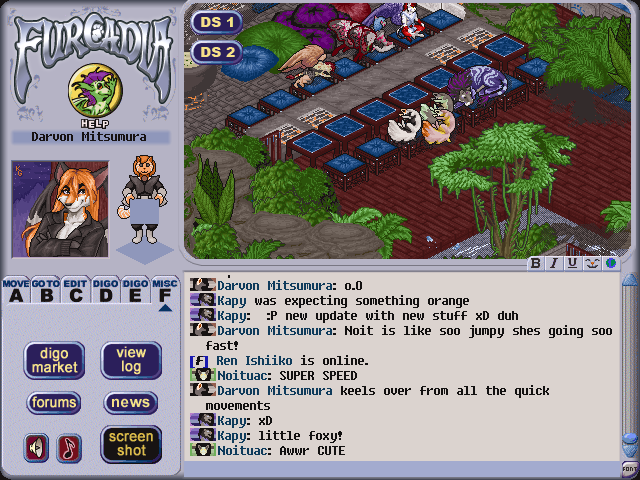The height and width of the screenshot is (480, 640).
Task: Switch to the EDIT C tab
Action: tap(75, 290)
